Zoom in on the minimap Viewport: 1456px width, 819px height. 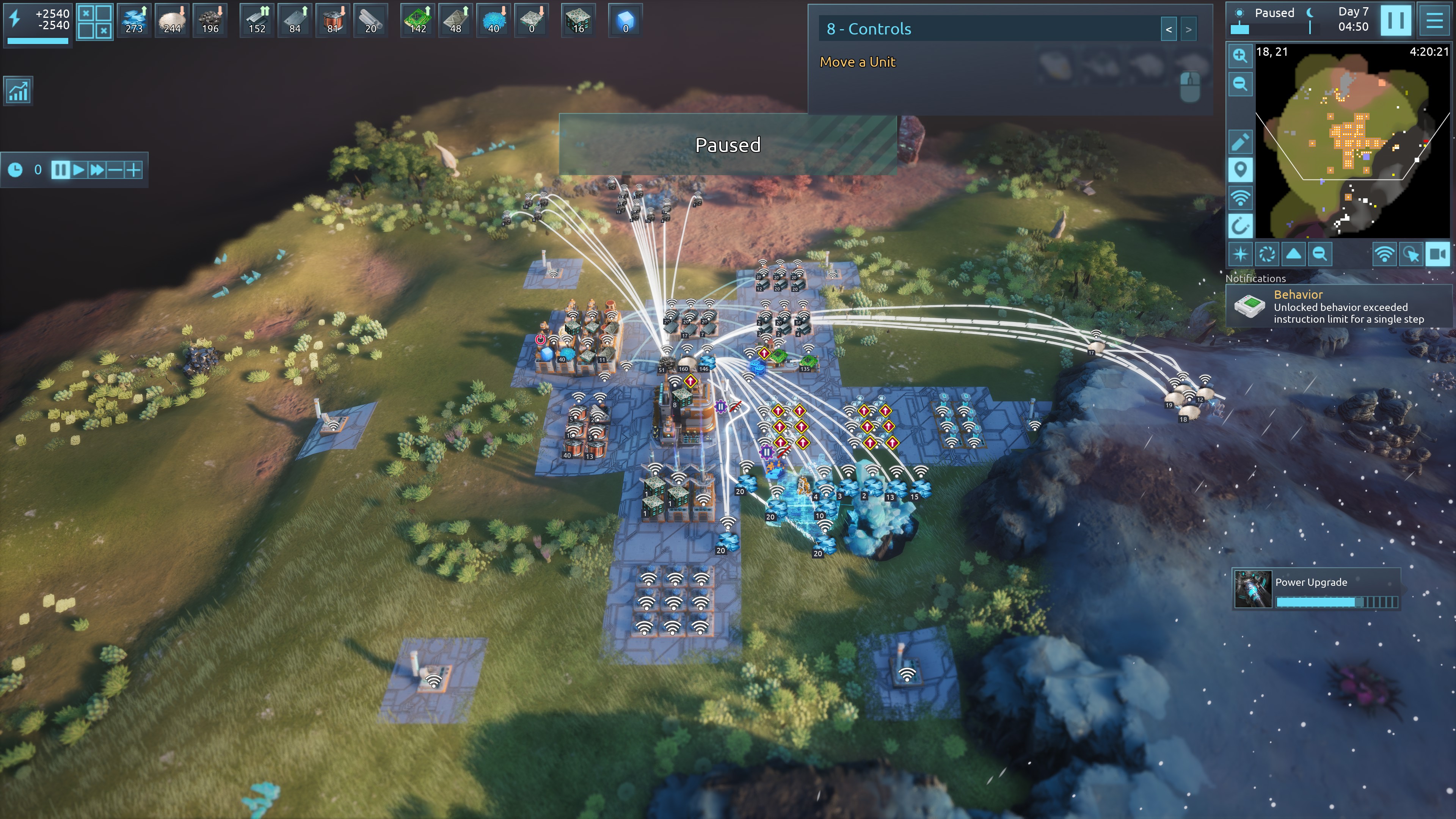pyautogui.click(x=1240, y=55)
